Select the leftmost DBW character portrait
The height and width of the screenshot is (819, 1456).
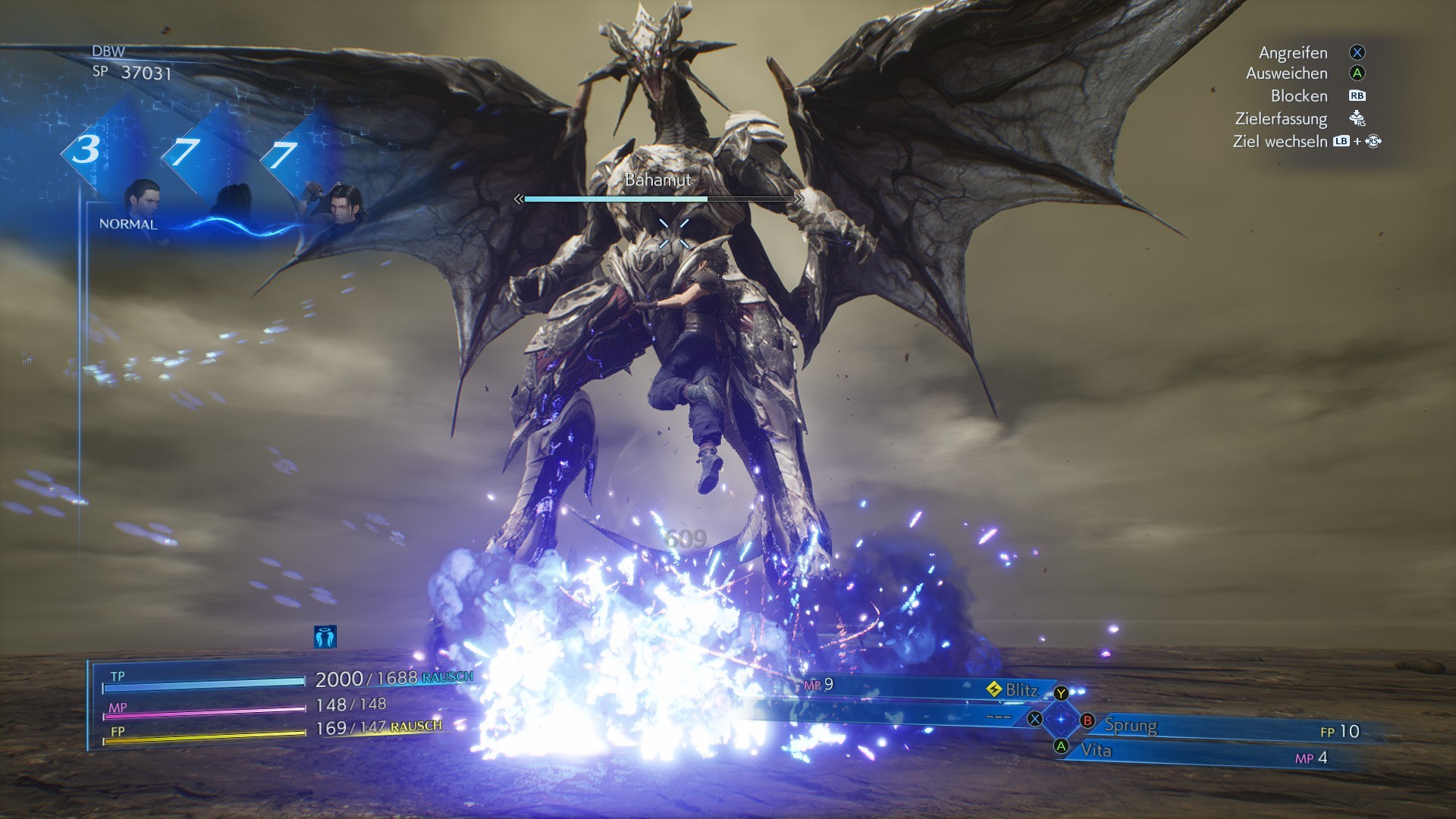tap(141, 197)
